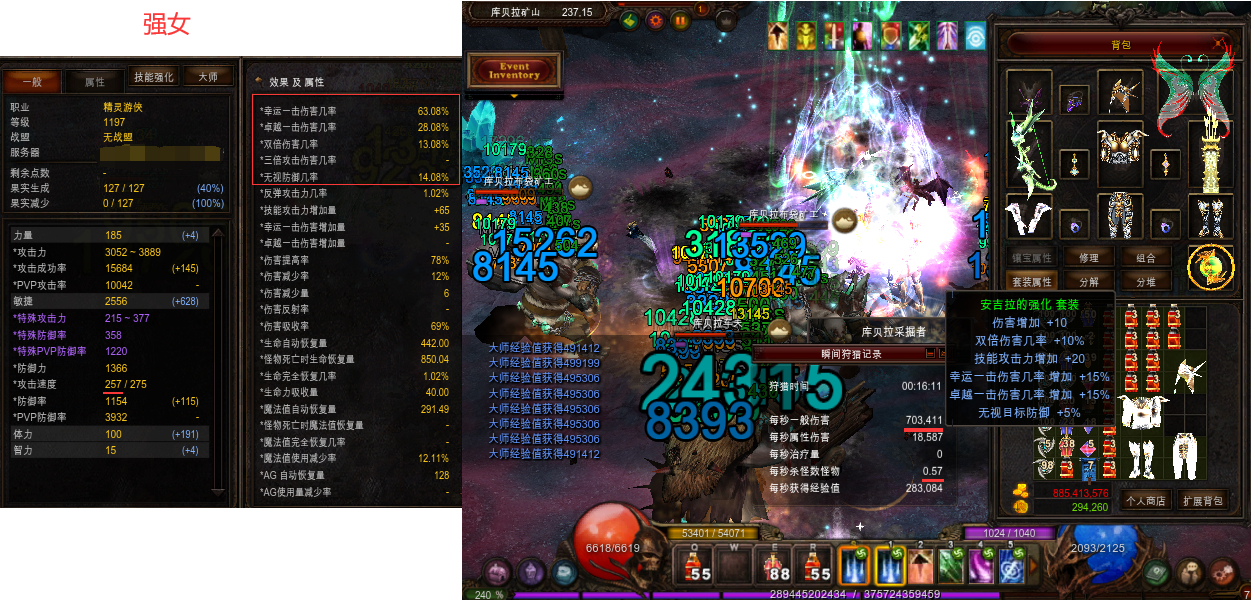Select the 大师 master tab
This screenshot has height=600, width=1251.
click(x=208, y=77)
